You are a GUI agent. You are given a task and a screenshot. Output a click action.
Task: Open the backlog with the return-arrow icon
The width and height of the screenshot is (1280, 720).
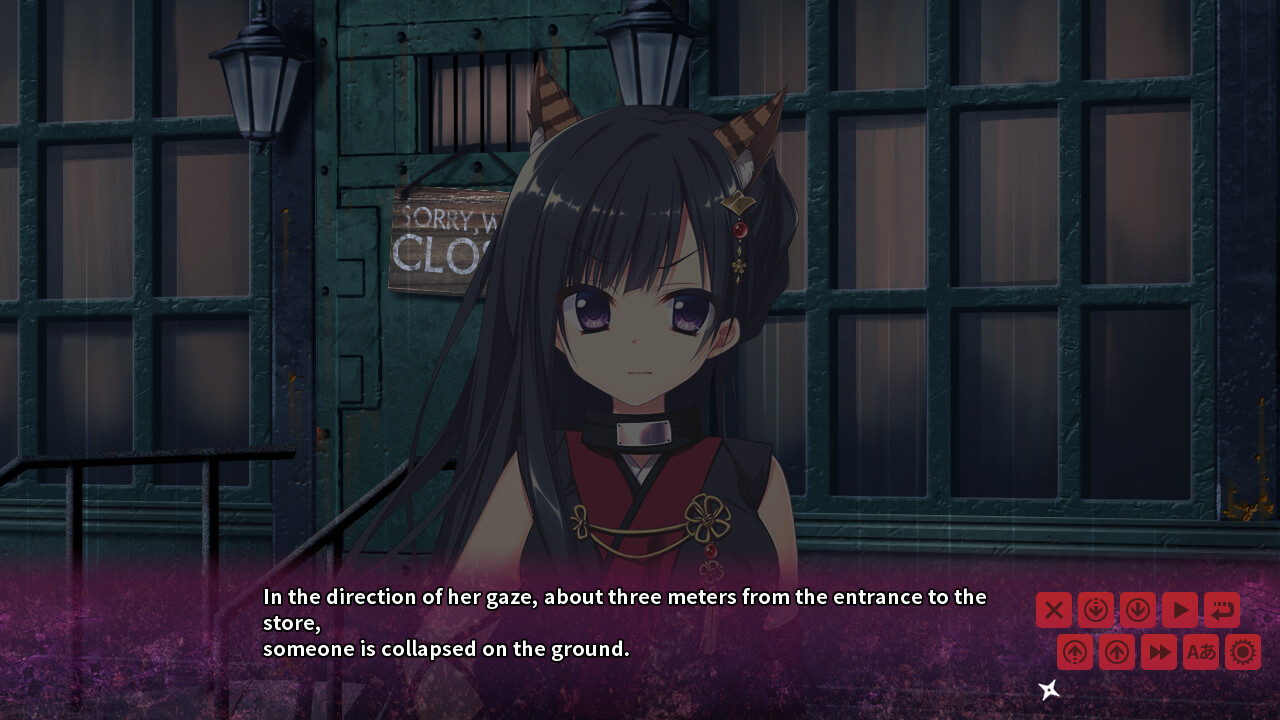pyautogui.click(x=1221, y=609)
